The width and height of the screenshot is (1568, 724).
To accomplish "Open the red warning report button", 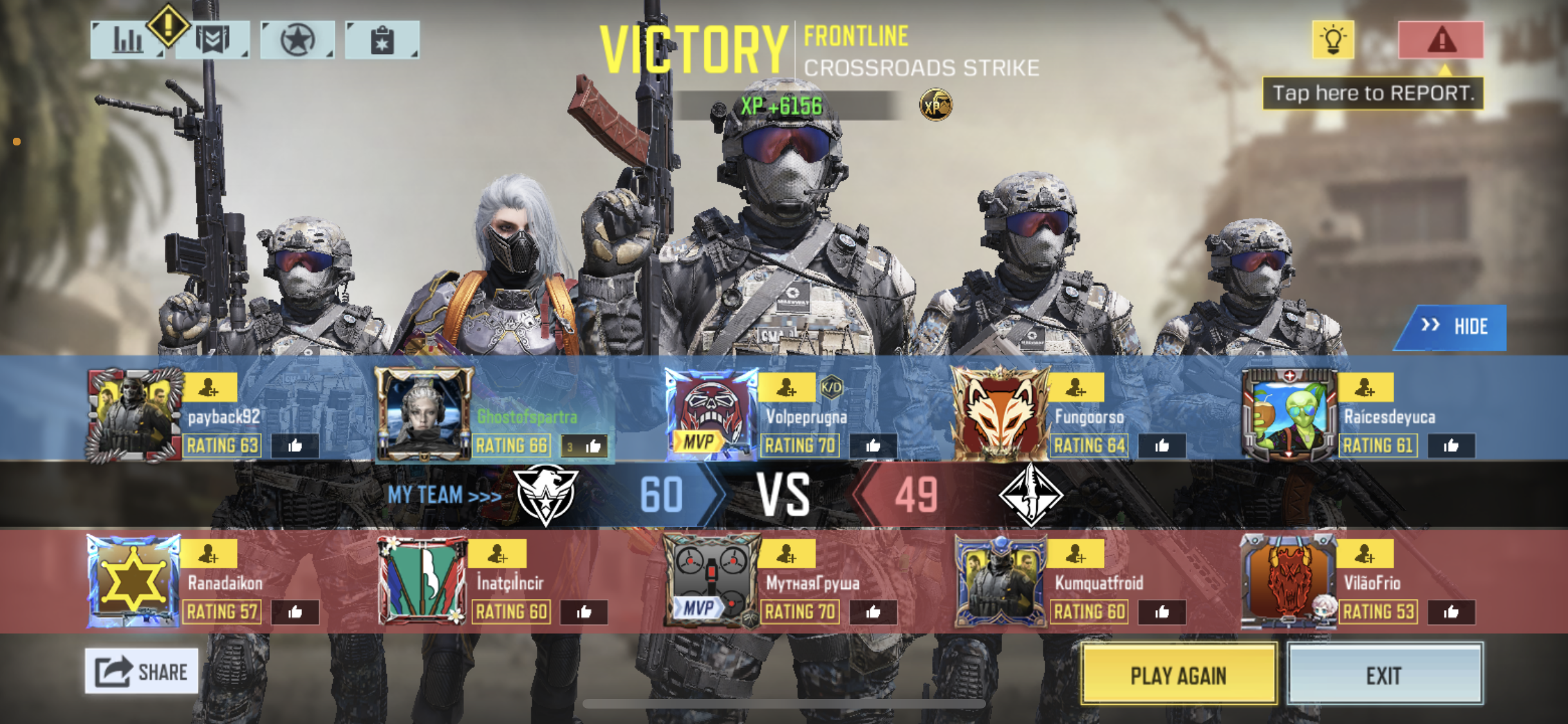I will click(x=1441, y=40).
